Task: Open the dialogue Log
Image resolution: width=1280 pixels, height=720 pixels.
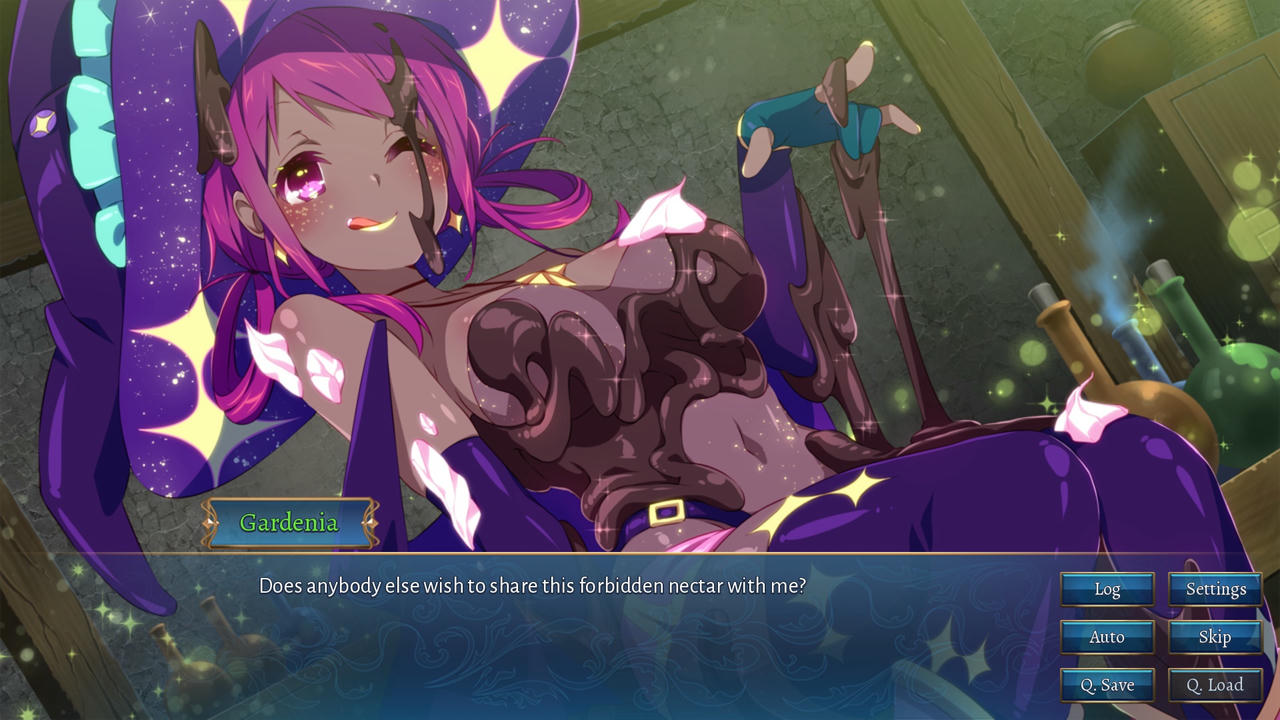Action: (x=1107, y=589)
